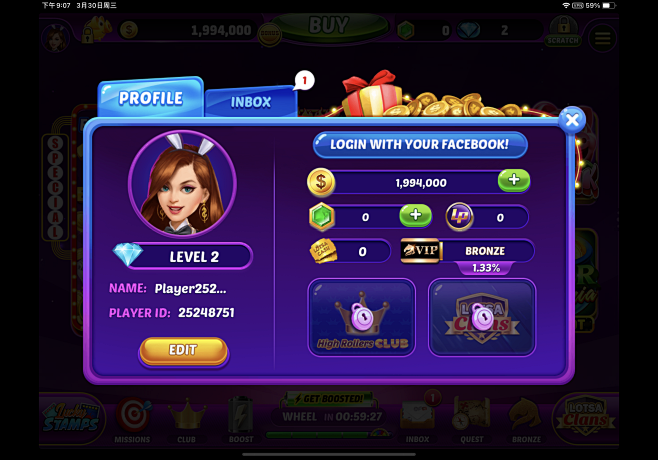
Task: Click the green Buy button
Action: [329, 26]
